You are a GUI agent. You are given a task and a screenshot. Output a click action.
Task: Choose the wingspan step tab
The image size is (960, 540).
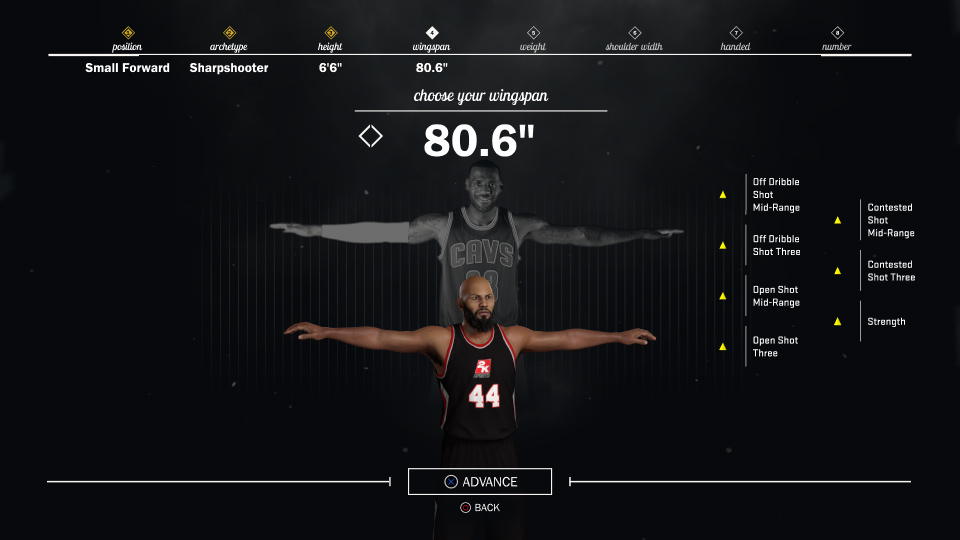tap(431, 40)
